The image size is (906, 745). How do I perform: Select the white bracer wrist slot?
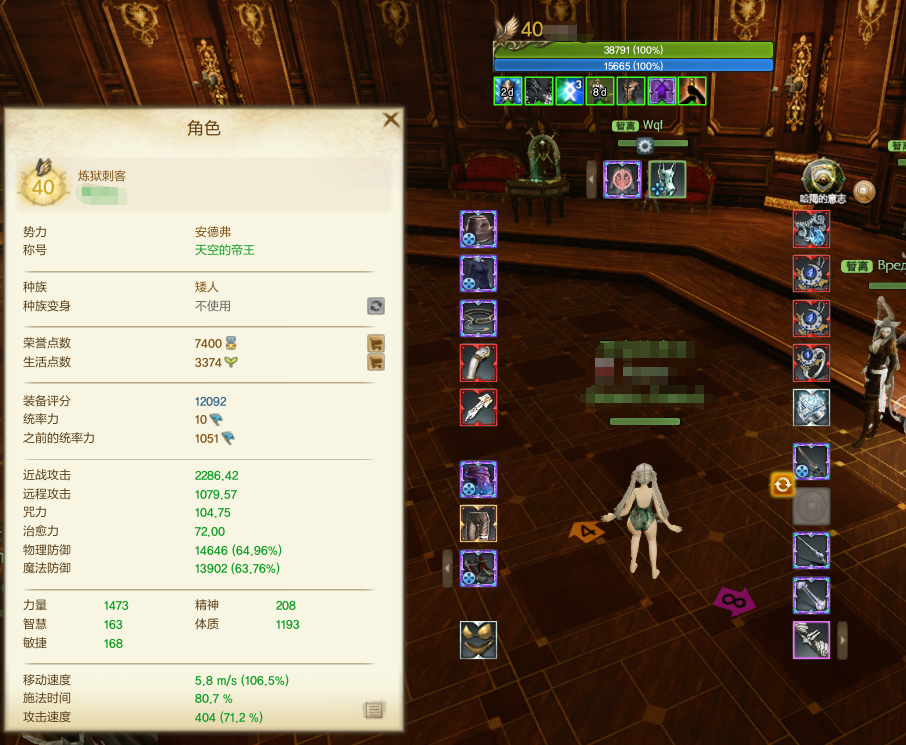pyautogui.click(x=478, y=362)
